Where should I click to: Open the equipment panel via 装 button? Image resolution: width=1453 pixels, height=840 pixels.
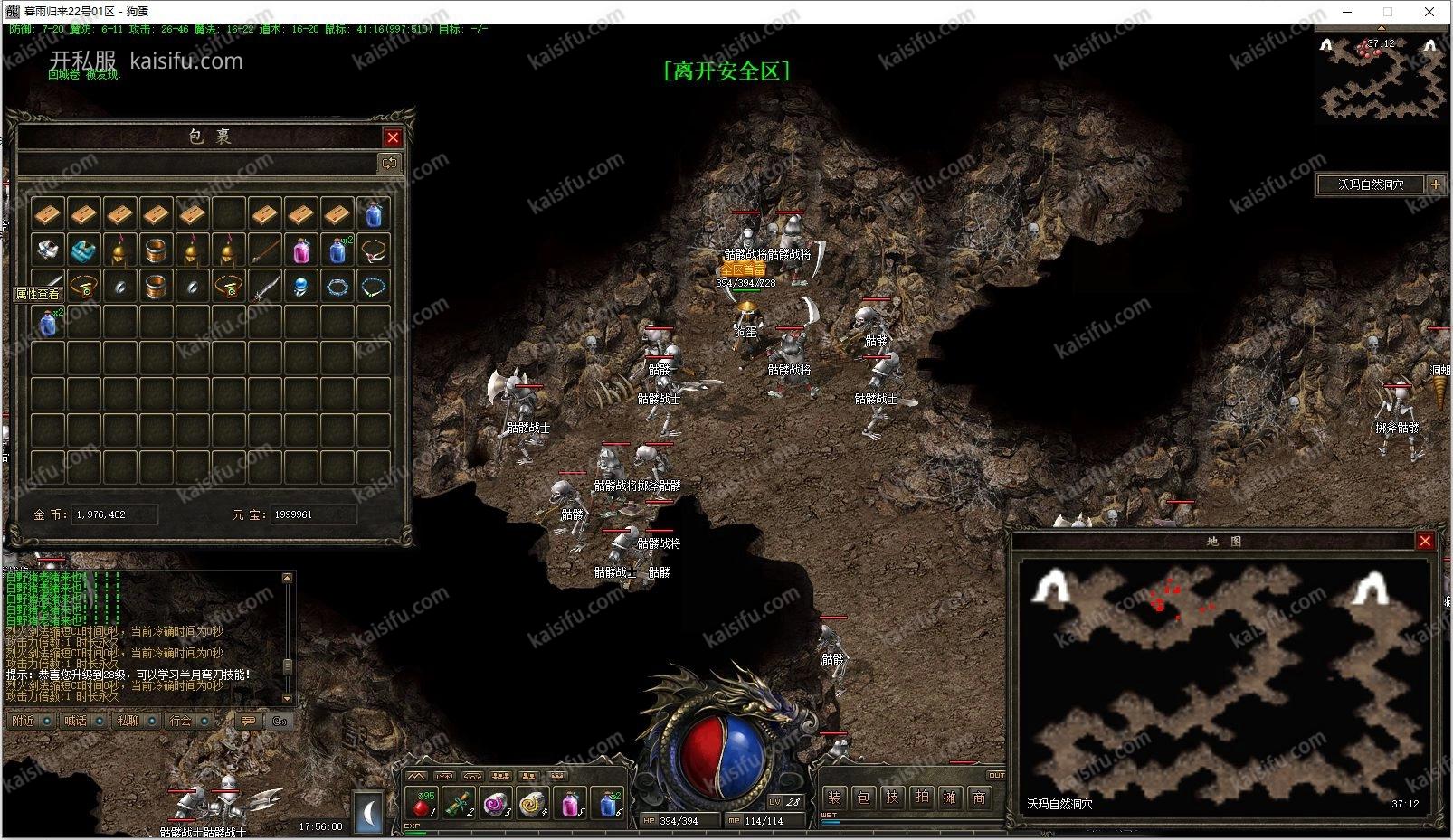tap(834, 798)
